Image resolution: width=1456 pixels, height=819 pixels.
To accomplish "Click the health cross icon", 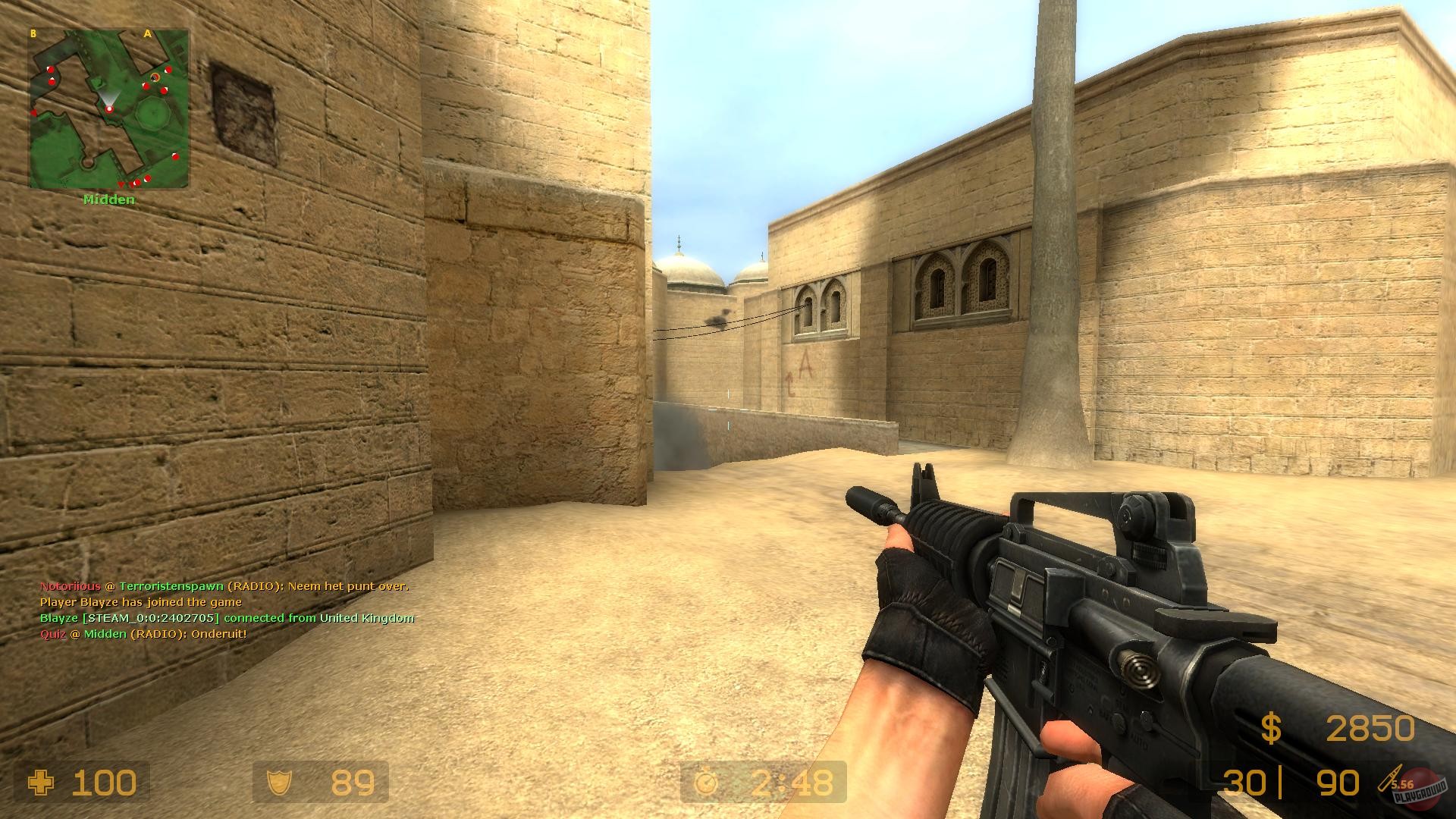I will [42, 783].
